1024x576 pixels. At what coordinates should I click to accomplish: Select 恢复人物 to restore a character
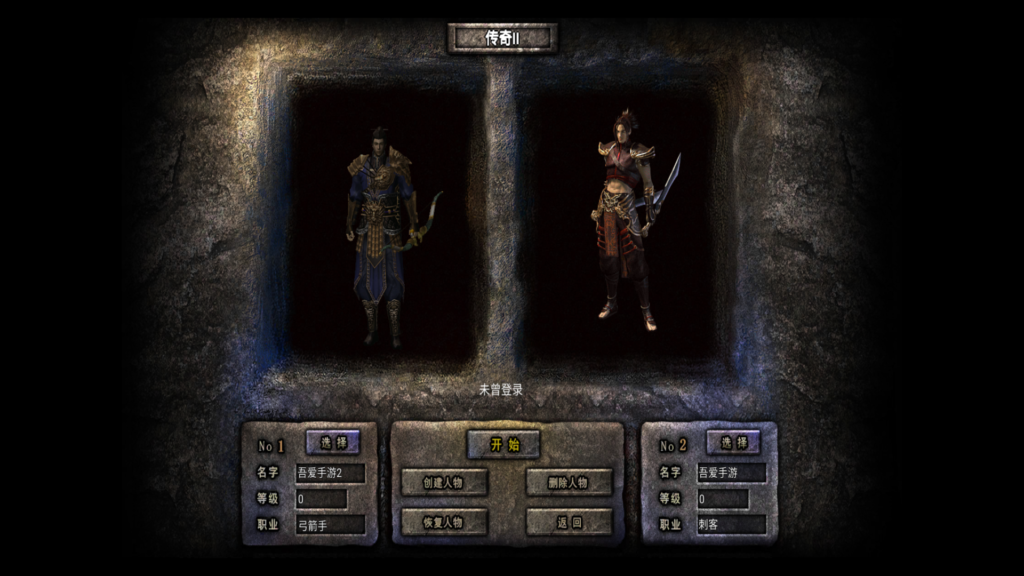point(444,522)
